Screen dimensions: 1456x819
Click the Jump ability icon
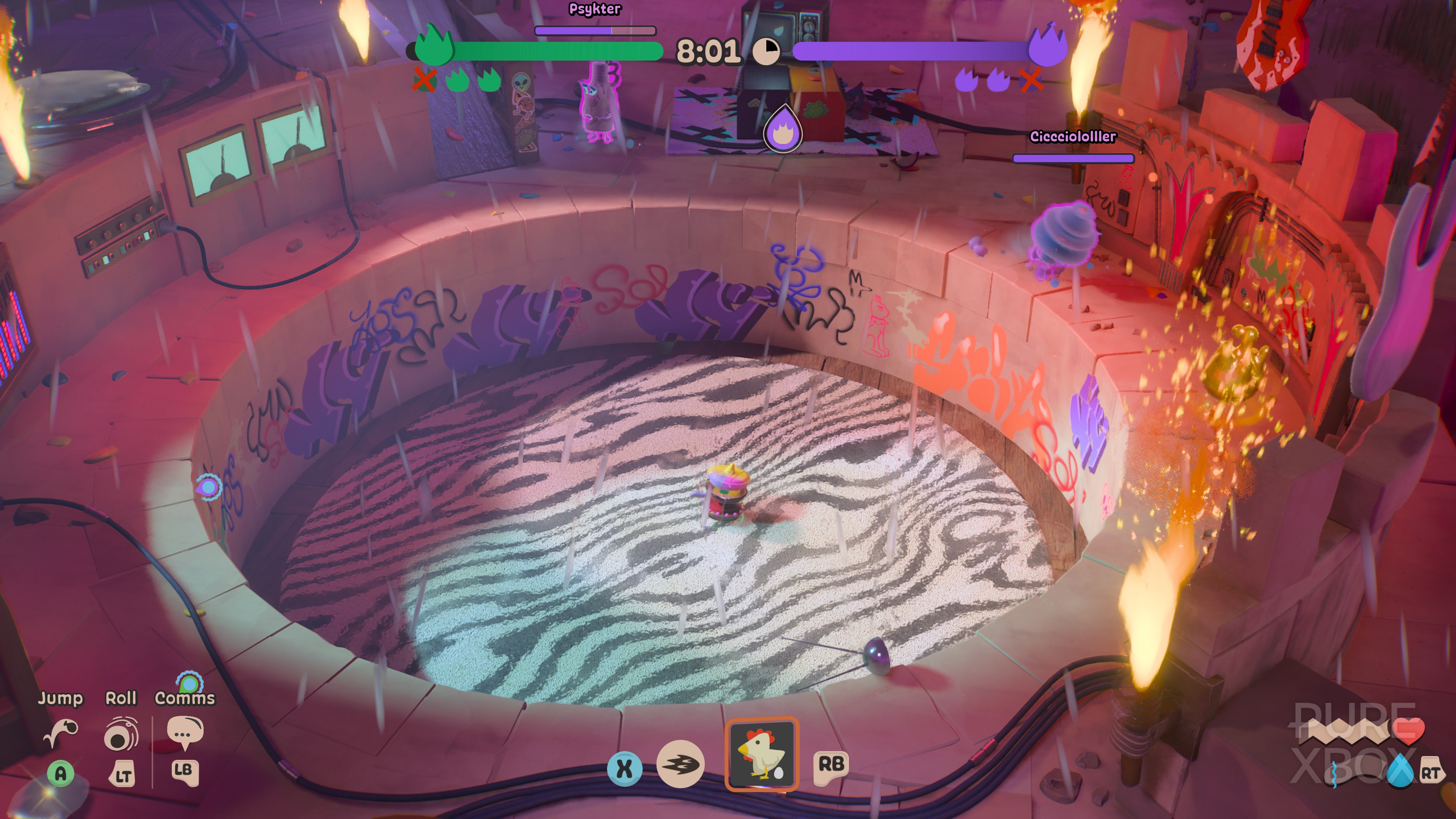pyautogui.click(x=61, y=733)
